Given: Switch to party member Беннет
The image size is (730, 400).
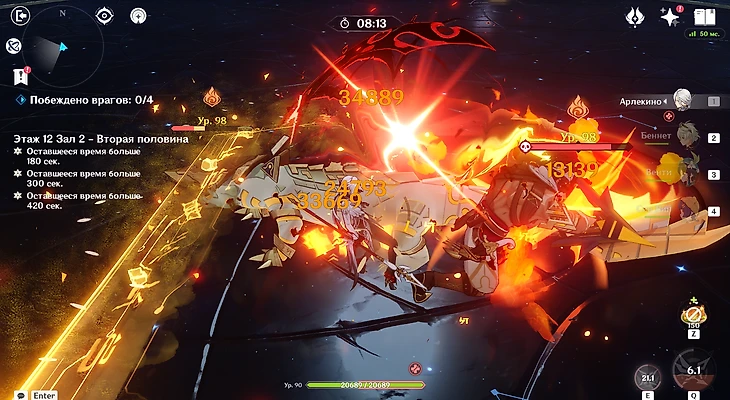Looking at the screenshot, I should click(x=685, y=138).
